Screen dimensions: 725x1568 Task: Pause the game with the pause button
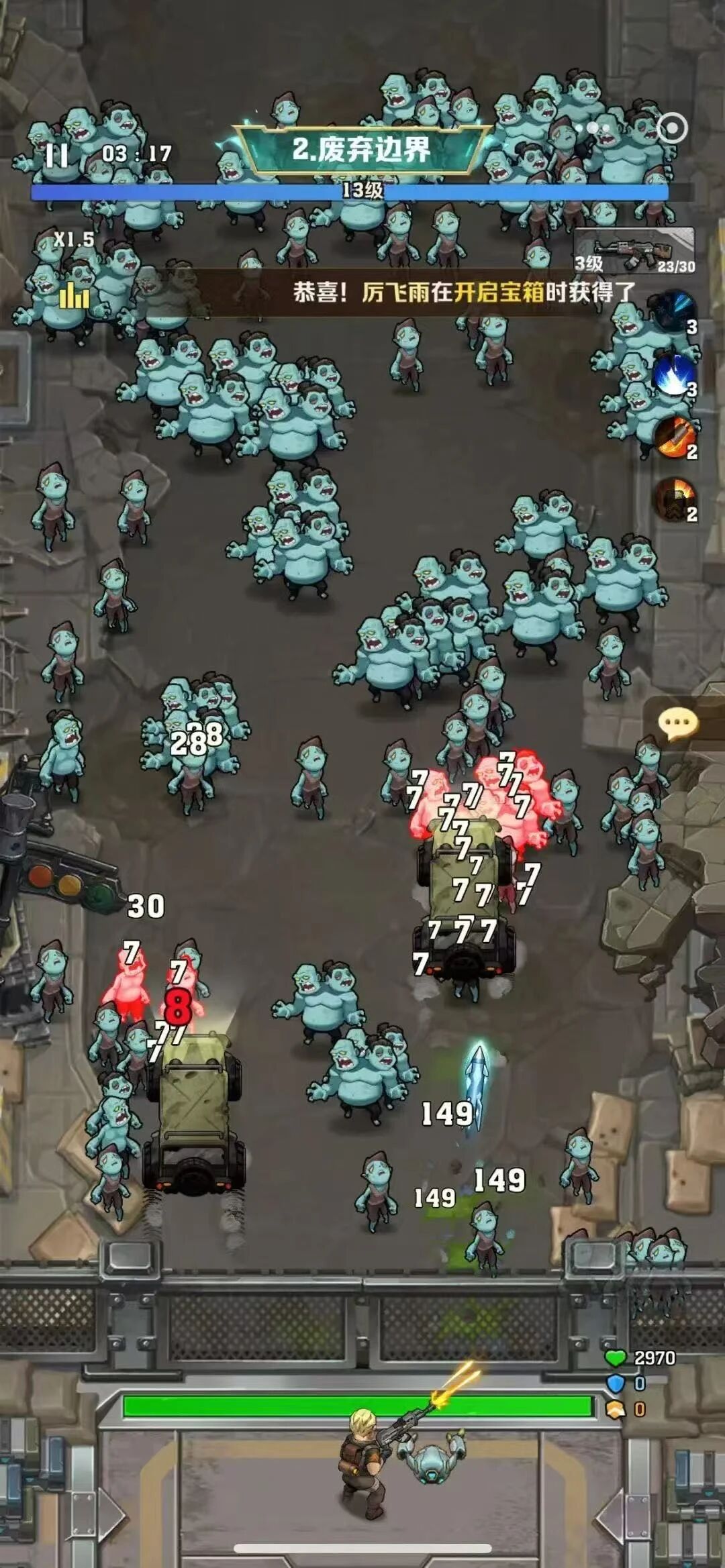coord(56,155)
